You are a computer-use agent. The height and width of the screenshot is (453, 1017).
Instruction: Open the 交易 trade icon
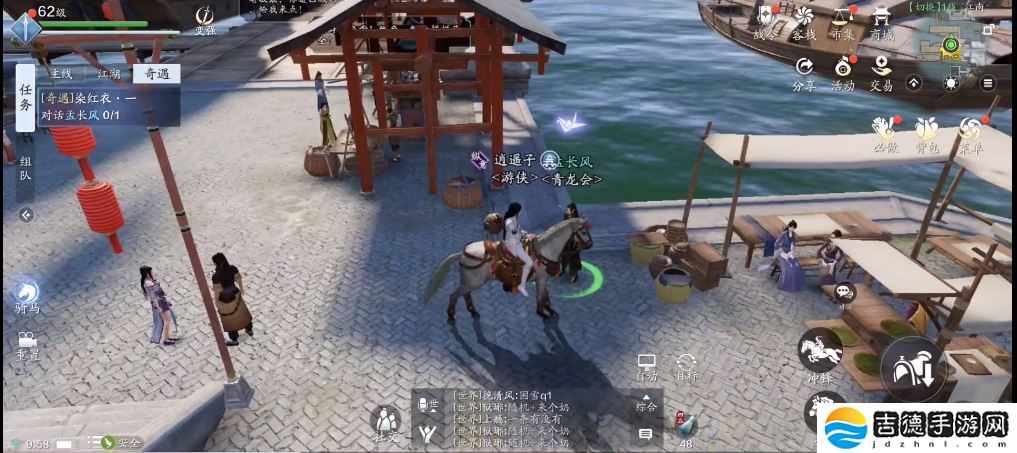tap(881, 71)
